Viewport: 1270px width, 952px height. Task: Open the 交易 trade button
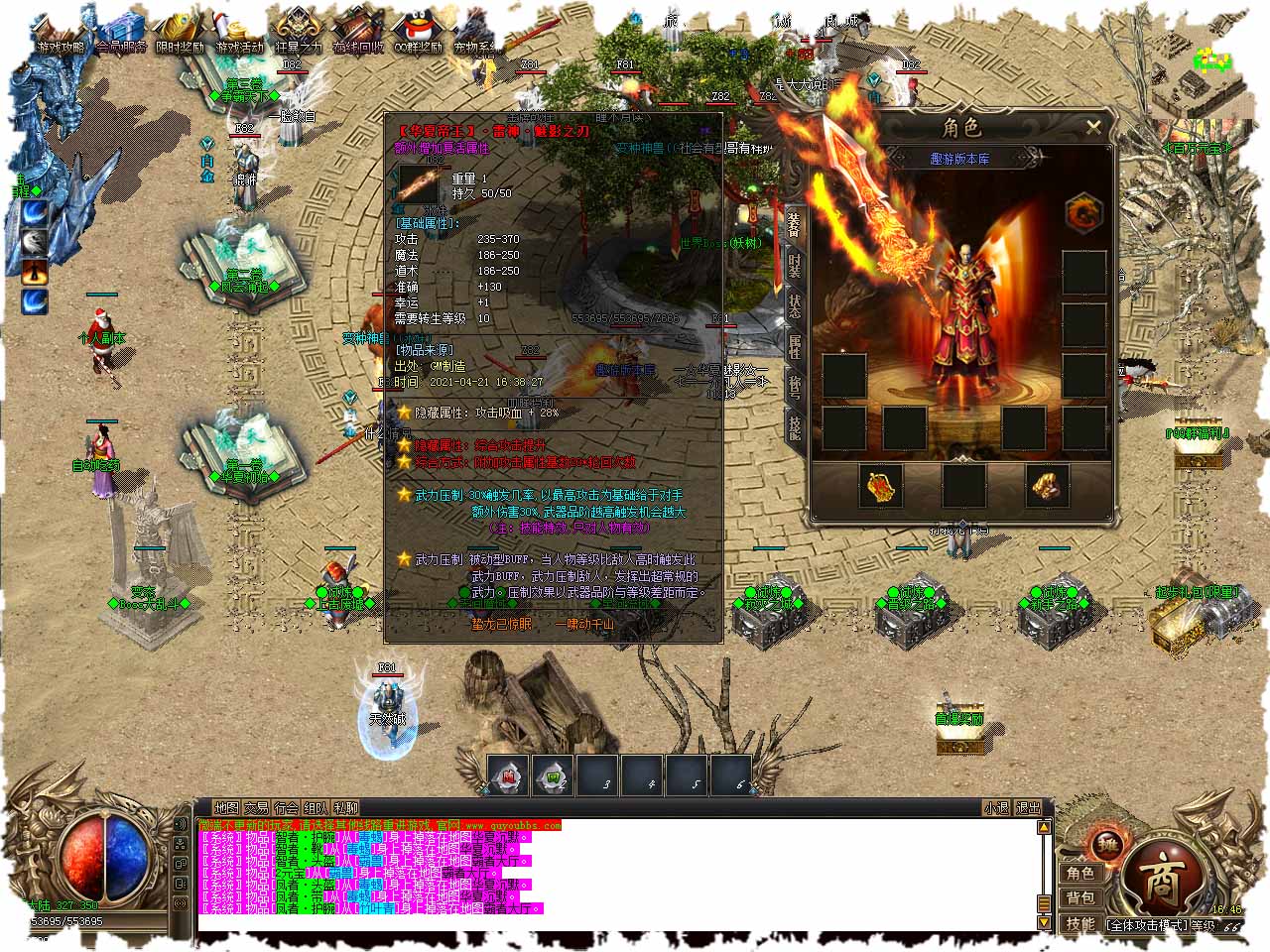pos(256,808)
